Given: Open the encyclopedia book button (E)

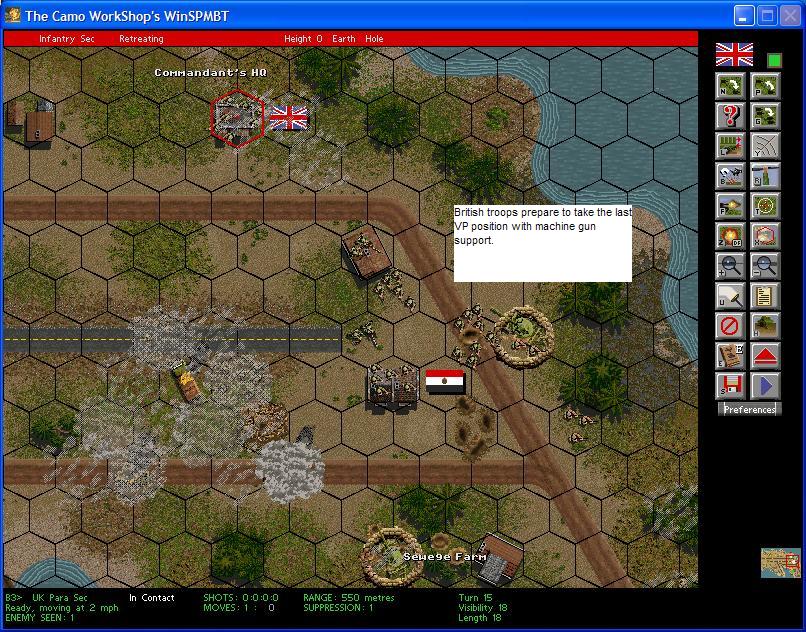Looking at the screenshot, I should 731,356.
